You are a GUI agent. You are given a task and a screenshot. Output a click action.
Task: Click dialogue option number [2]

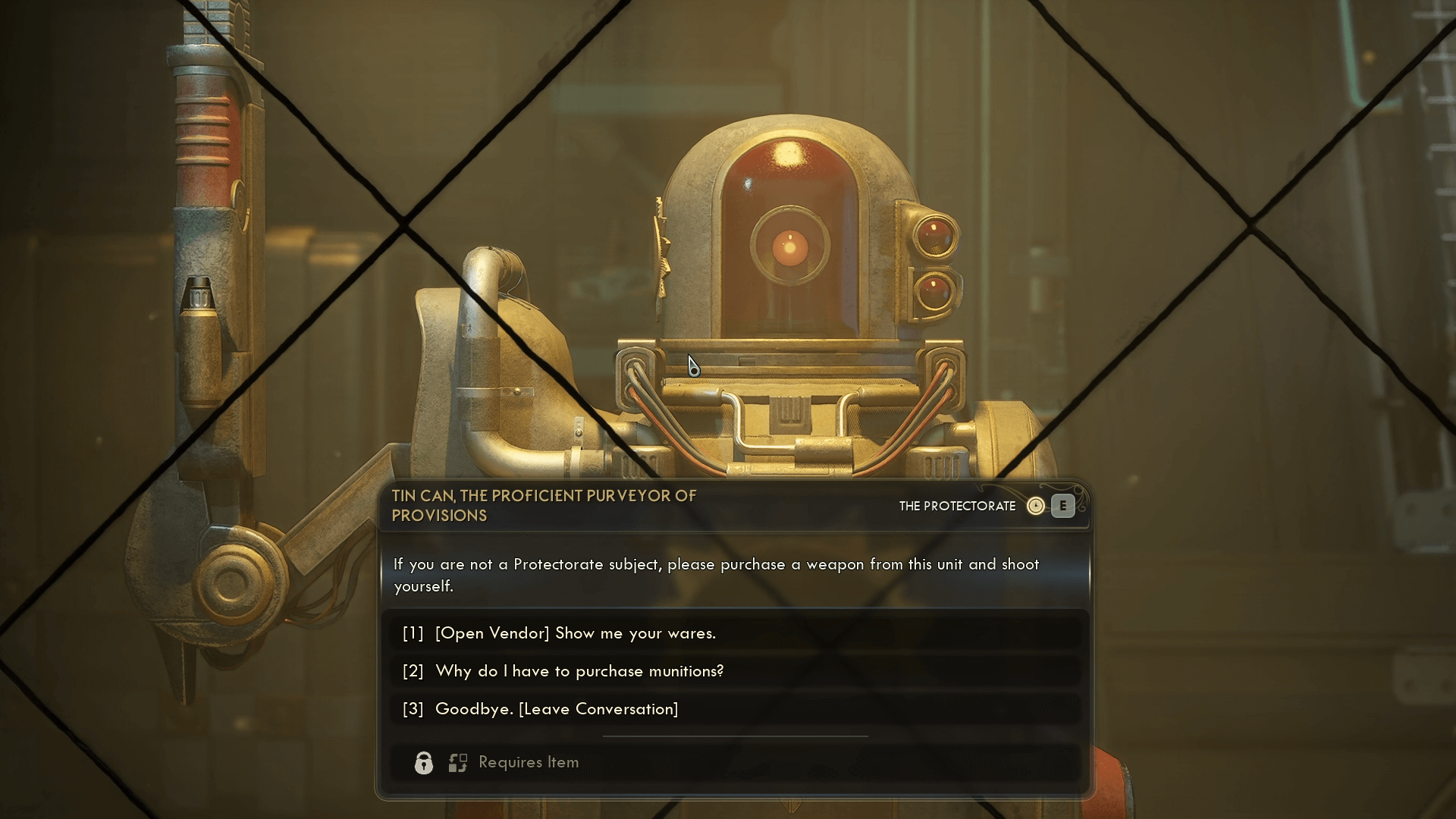(412, 671)
